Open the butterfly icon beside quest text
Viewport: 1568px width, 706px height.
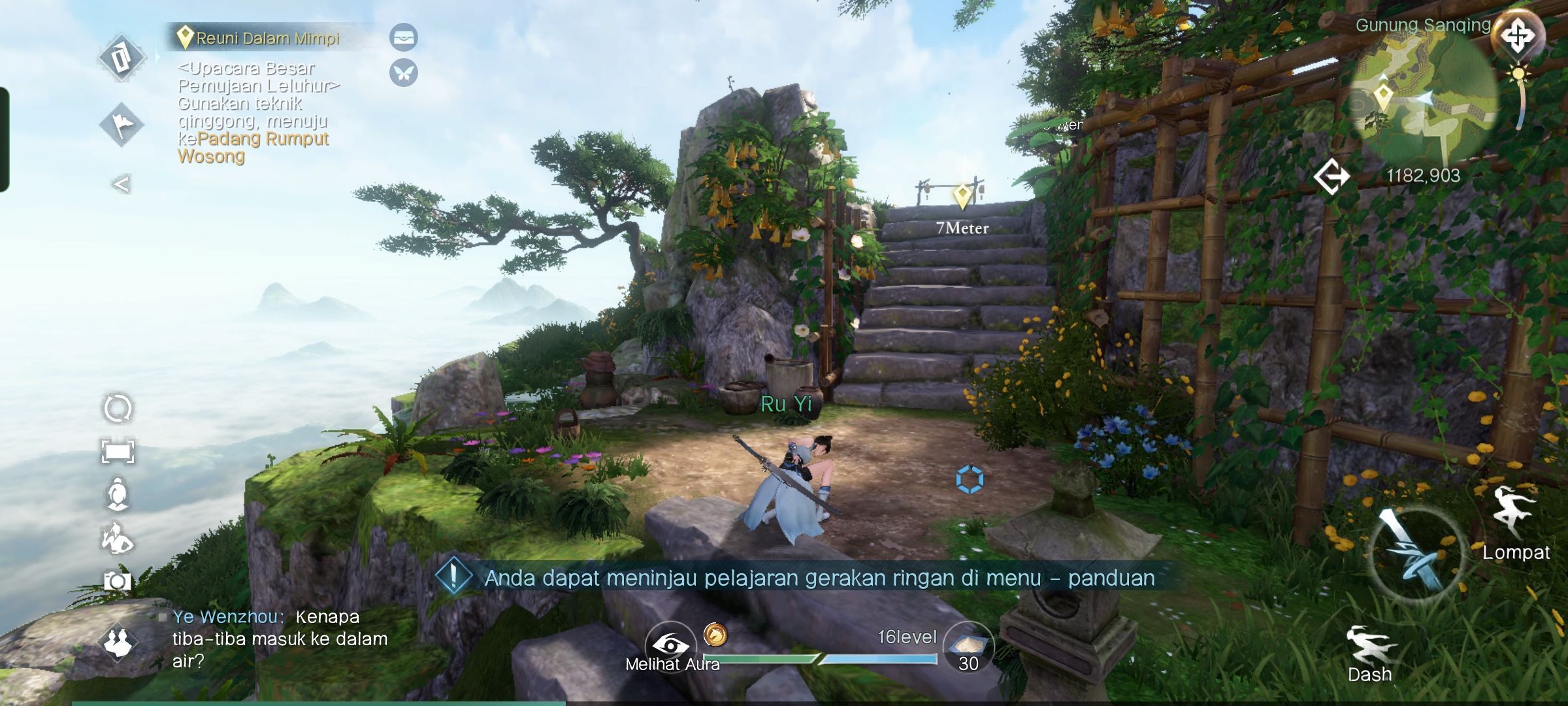(403, 72)
